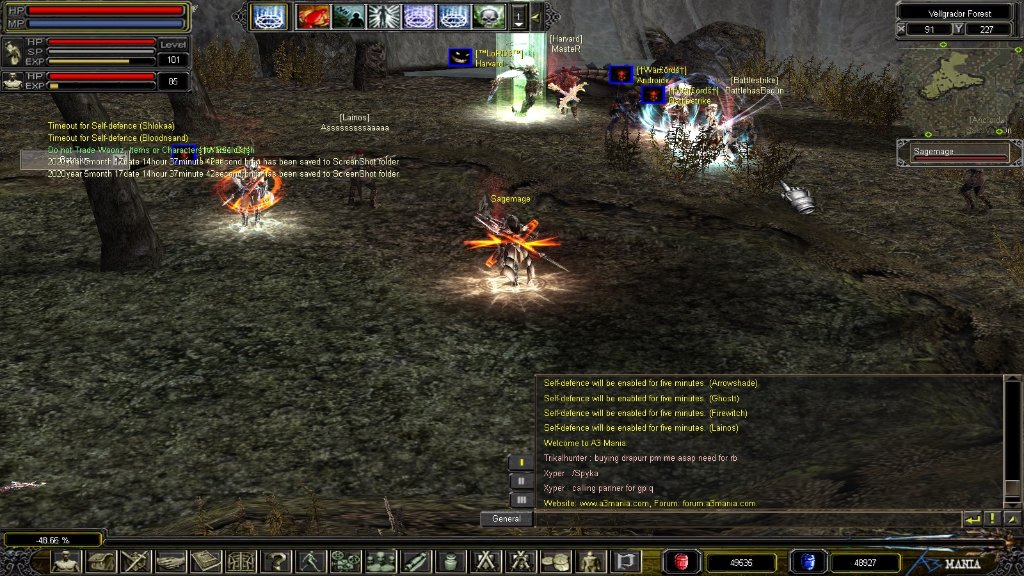
Task: Select the Sagemage target frame
Action: click(959, 152)
